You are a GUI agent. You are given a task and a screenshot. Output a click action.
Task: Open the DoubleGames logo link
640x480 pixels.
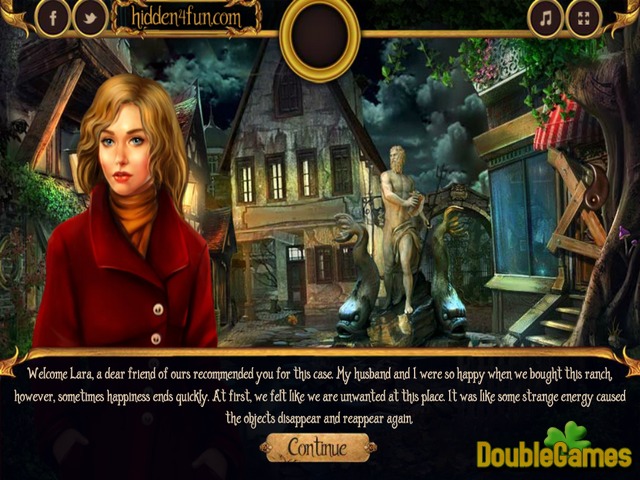point(554,449)
